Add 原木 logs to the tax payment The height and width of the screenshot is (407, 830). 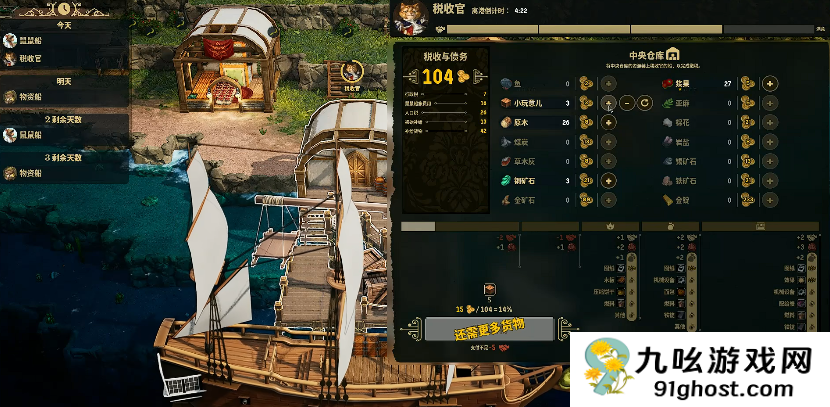click(x=608, y=122)
